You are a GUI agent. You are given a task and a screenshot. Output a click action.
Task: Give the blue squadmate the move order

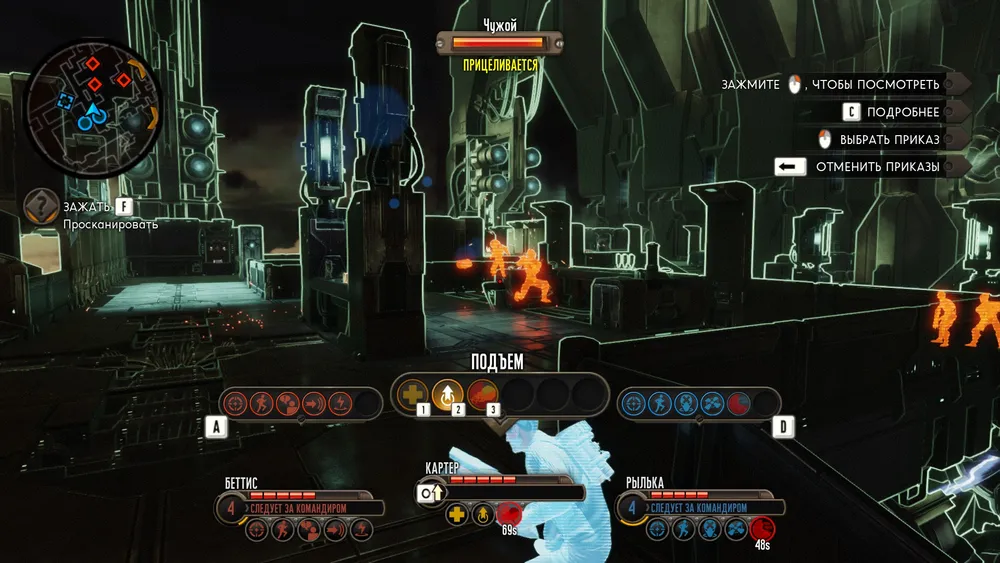click(x=659, y=404)
